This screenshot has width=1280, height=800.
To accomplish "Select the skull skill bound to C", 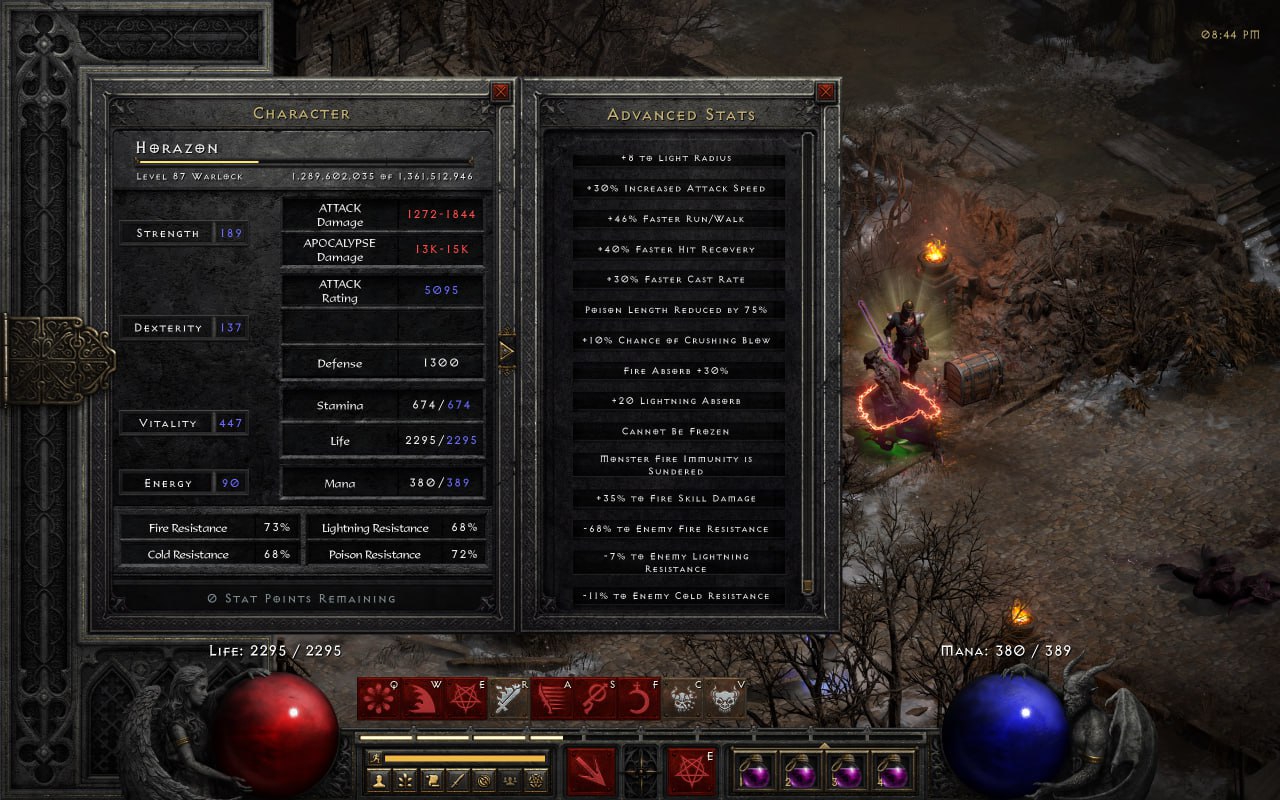I will (683, 698).
